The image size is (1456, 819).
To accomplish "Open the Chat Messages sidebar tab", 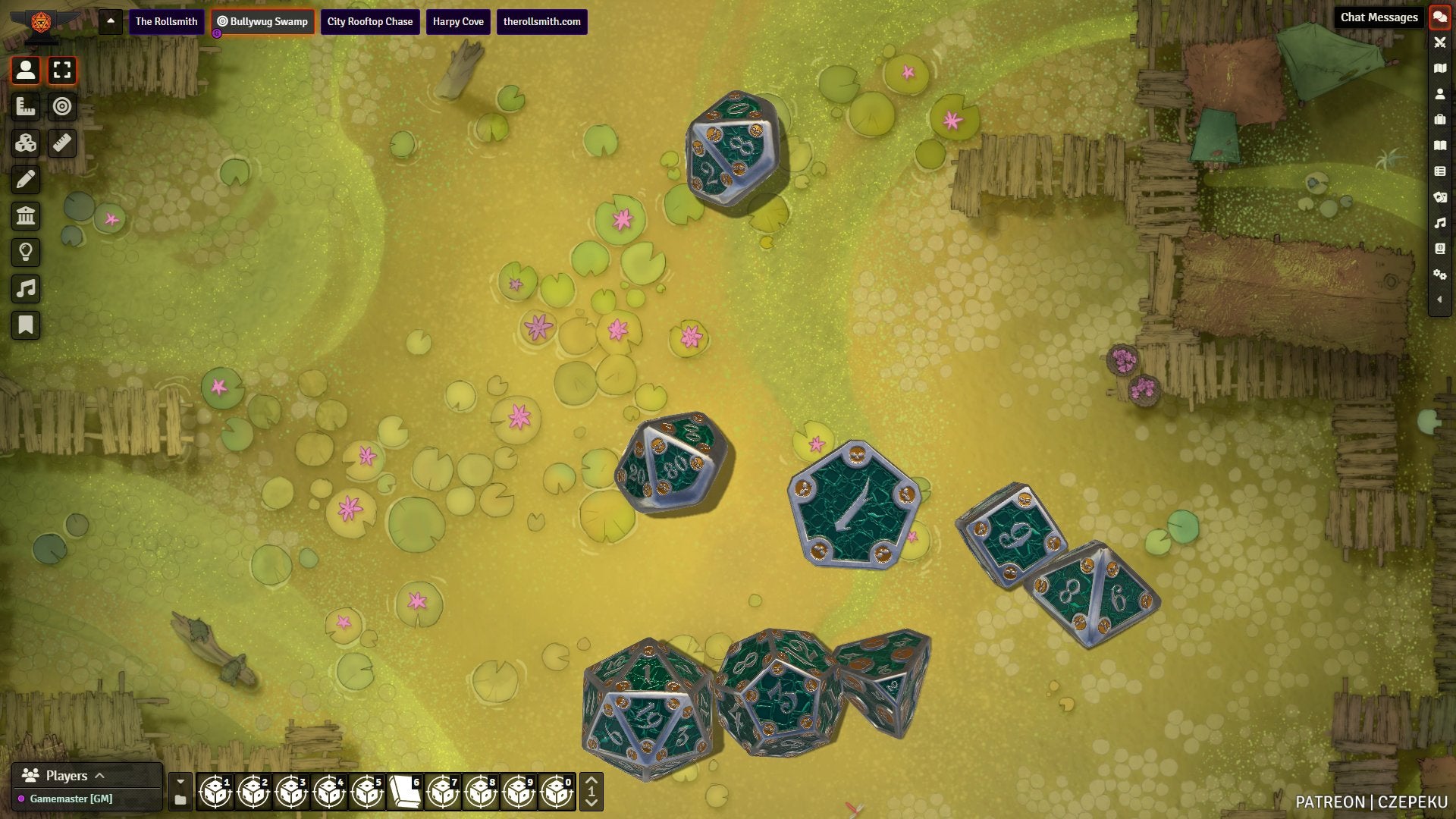I will [x=1439, y=17].
